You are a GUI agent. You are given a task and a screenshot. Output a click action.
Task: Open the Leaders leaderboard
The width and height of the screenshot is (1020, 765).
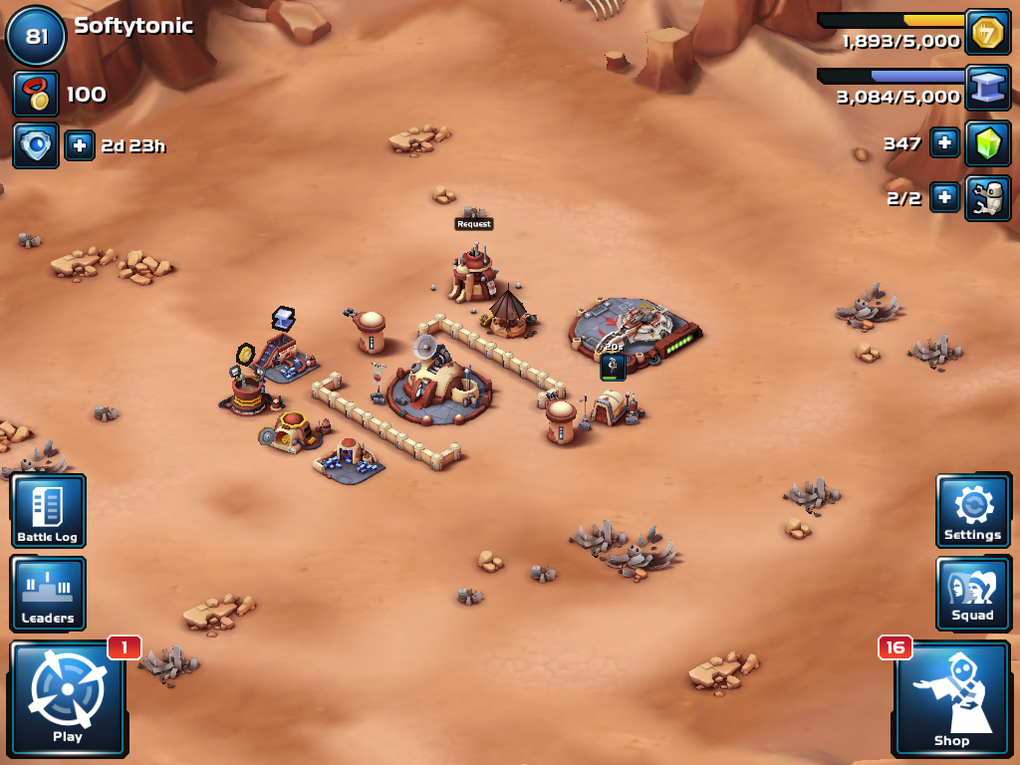pyautogui.click(x=48, y=593)
